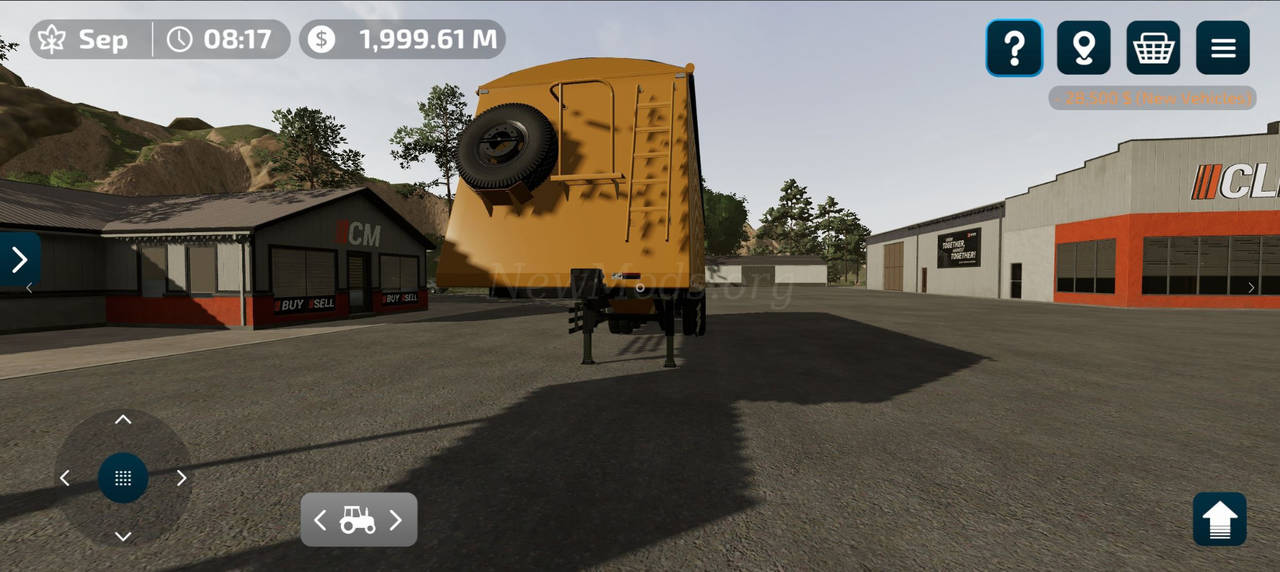Screen dimensions: 1280x572
Task: Click the d-pad center grid button
Action: tap(123, 478)
